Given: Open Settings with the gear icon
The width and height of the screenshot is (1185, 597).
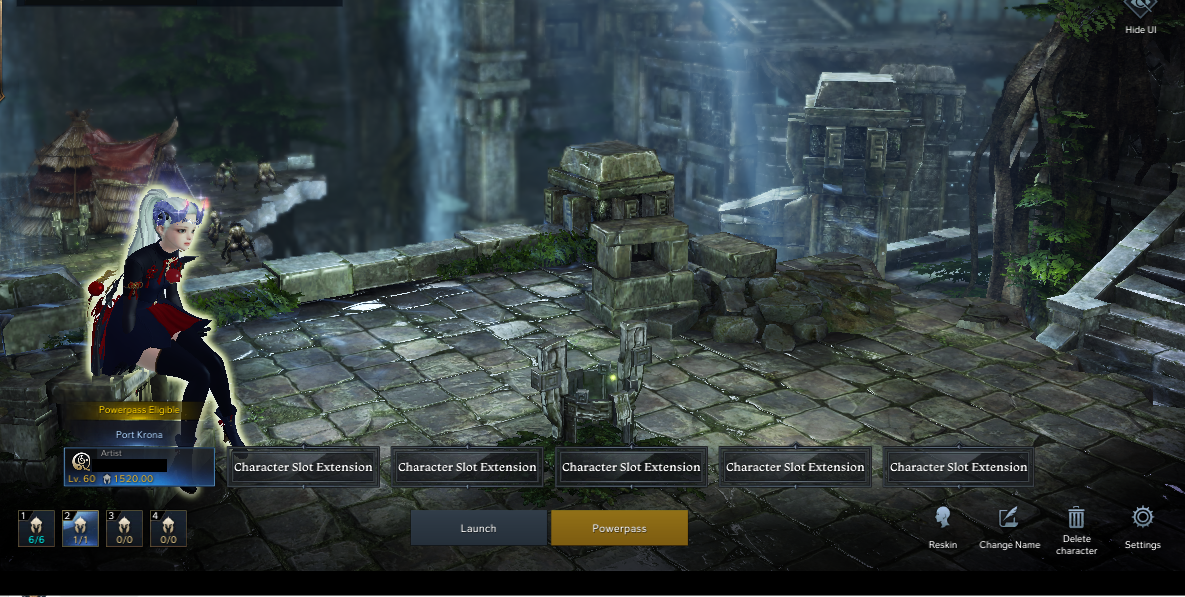Looking at the screenshot, I should point(1142,518).
